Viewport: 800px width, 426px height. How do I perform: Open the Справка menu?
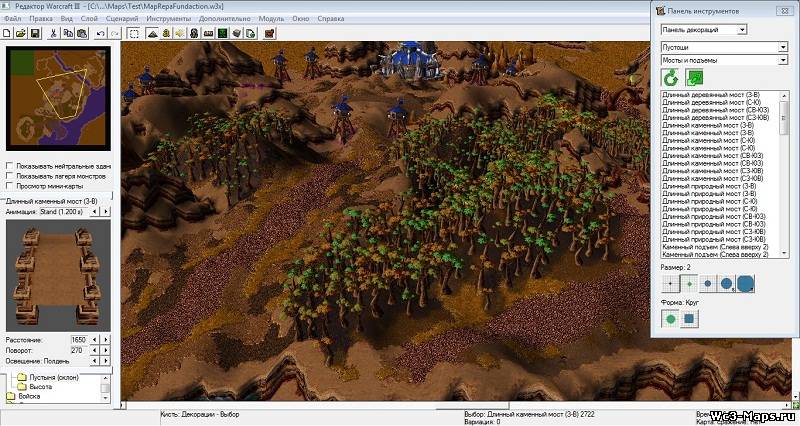330,19
